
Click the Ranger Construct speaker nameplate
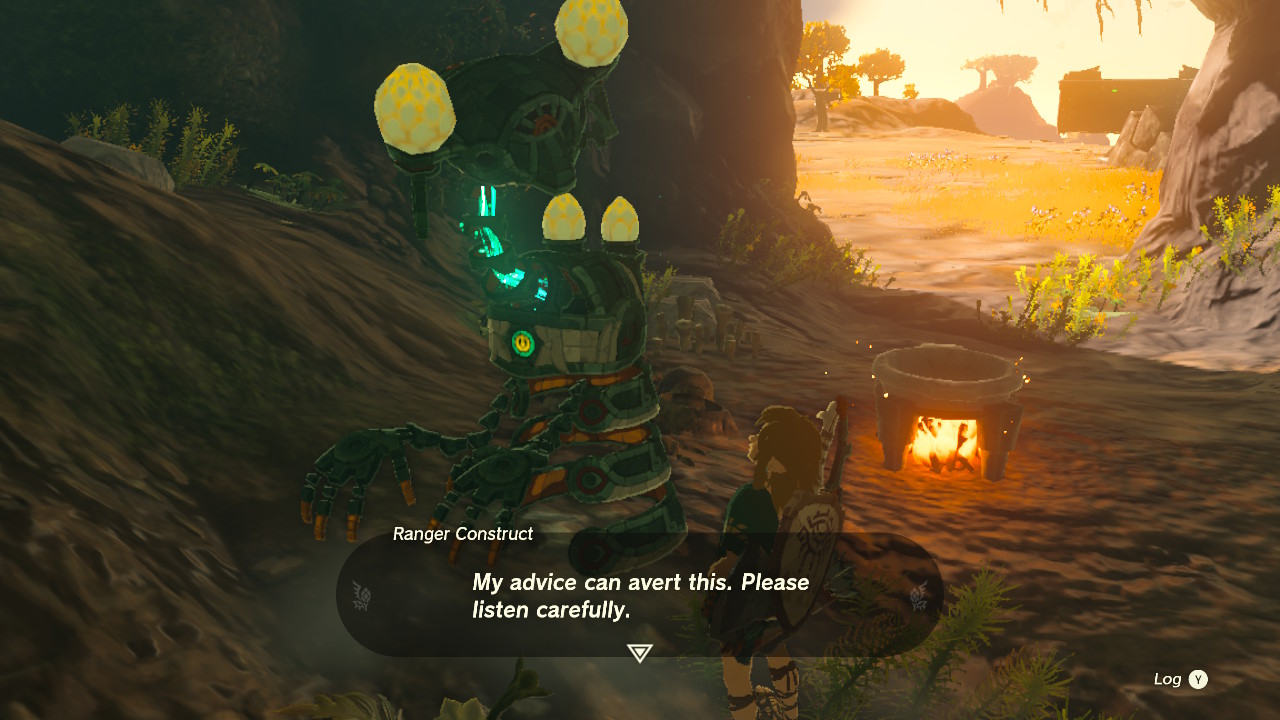click(x=461, y=534)
